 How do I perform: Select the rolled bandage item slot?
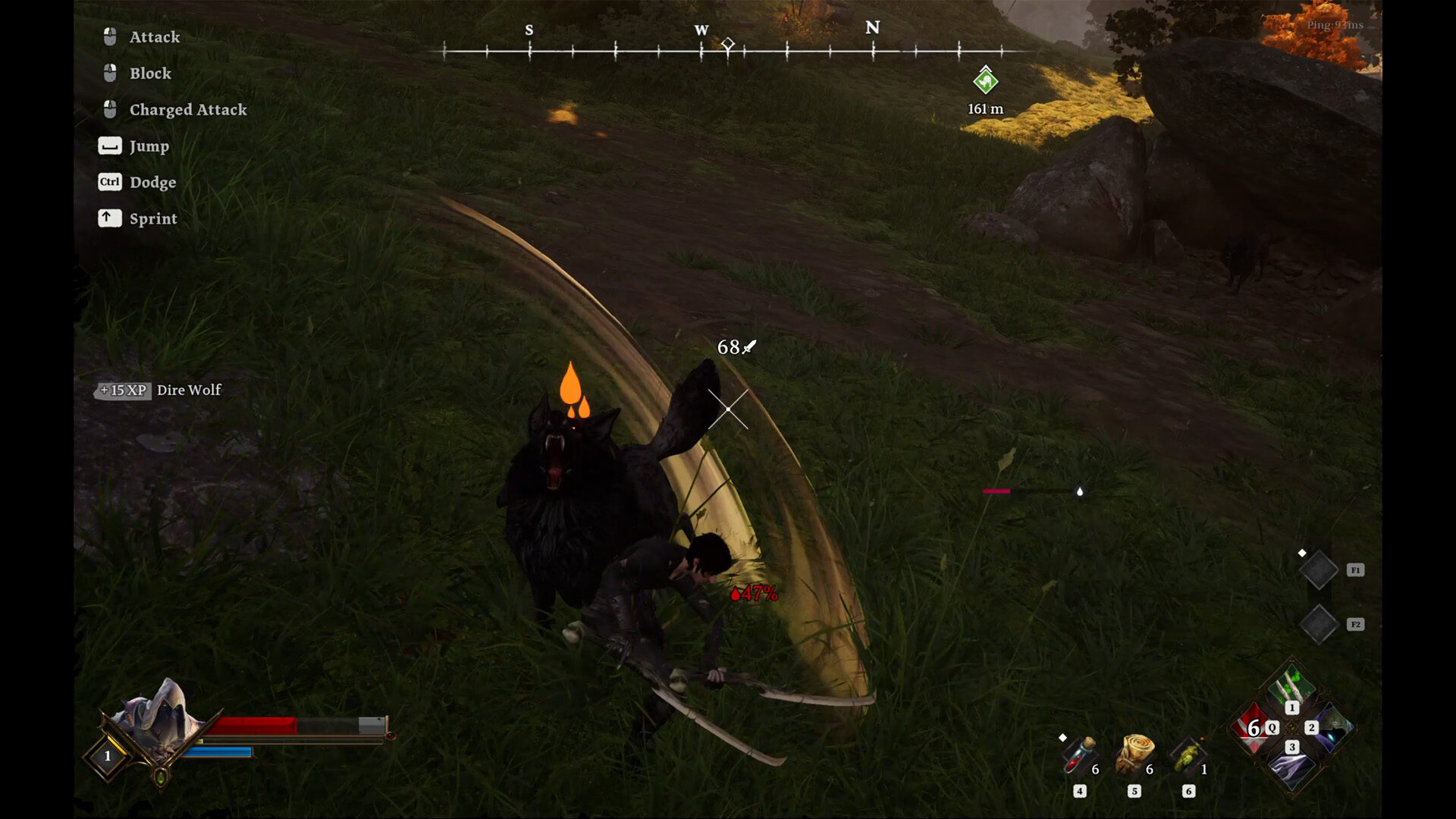tap(1134, 754)
